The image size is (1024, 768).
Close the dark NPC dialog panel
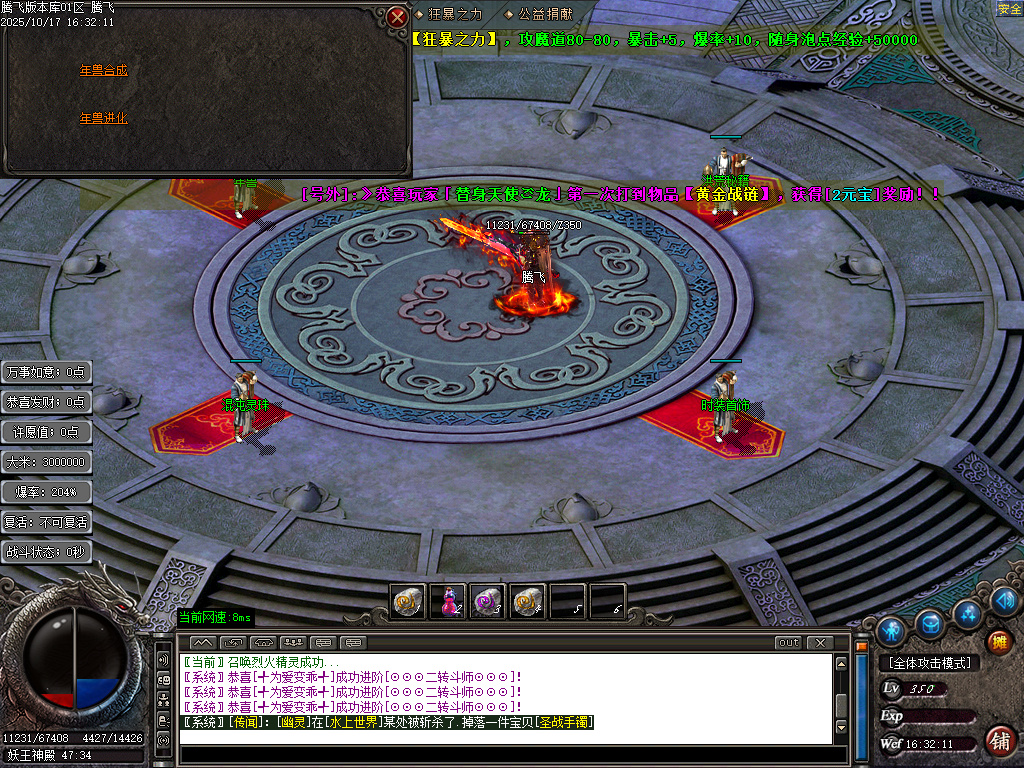pos(397,16)
